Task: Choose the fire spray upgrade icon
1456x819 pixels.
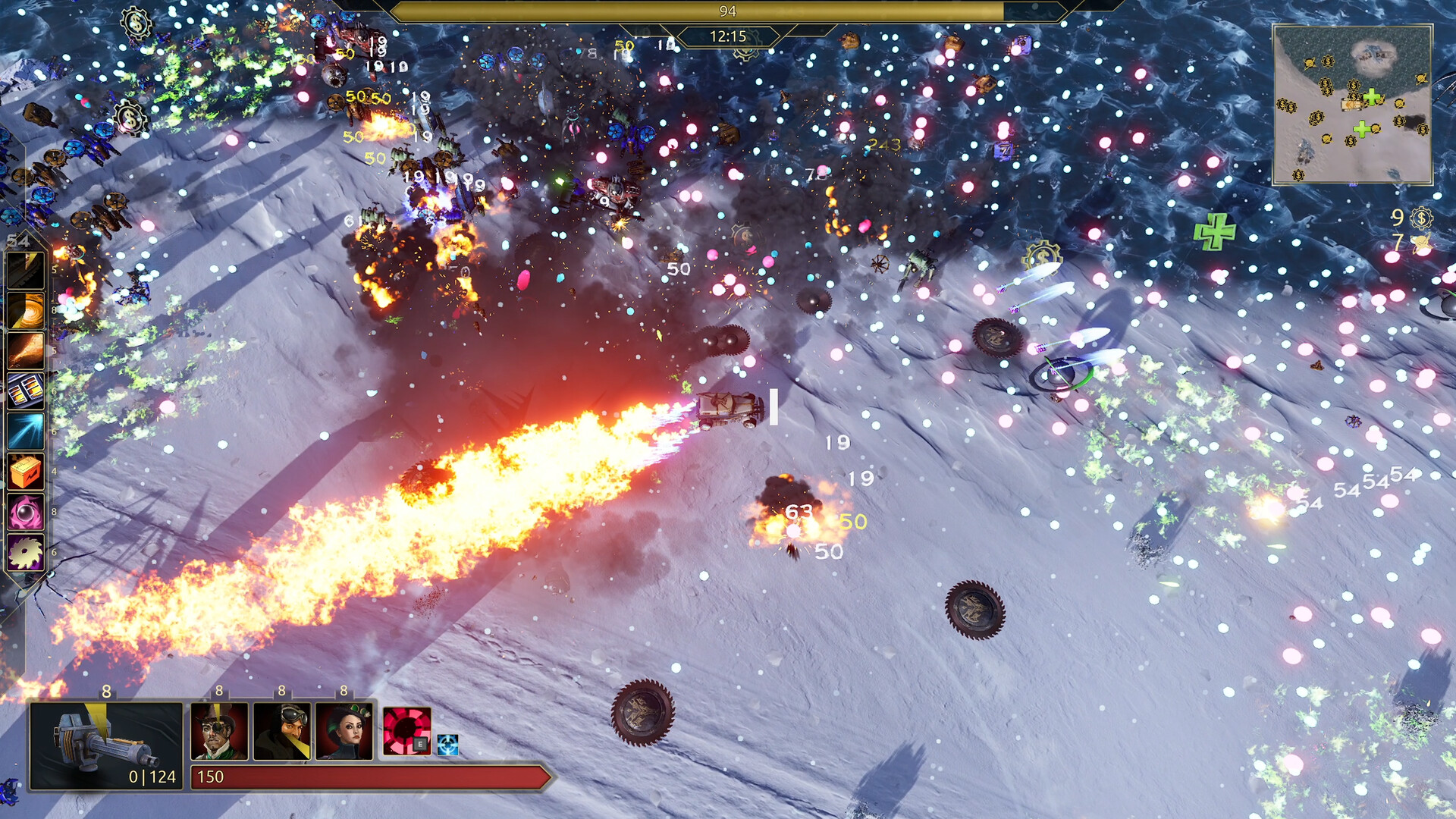Action: coord(26,351)
